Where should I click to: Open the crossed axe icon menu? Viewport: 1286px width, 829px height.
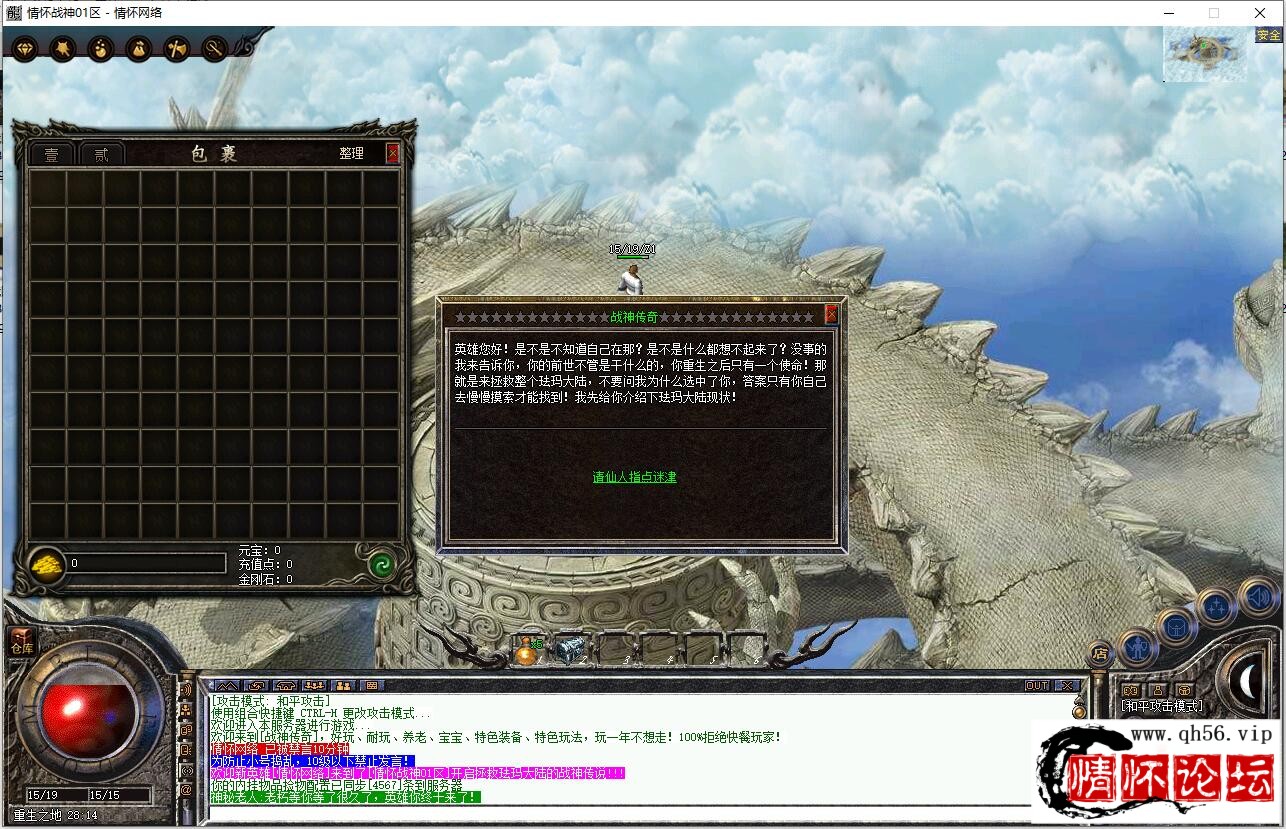pos(177,48)
